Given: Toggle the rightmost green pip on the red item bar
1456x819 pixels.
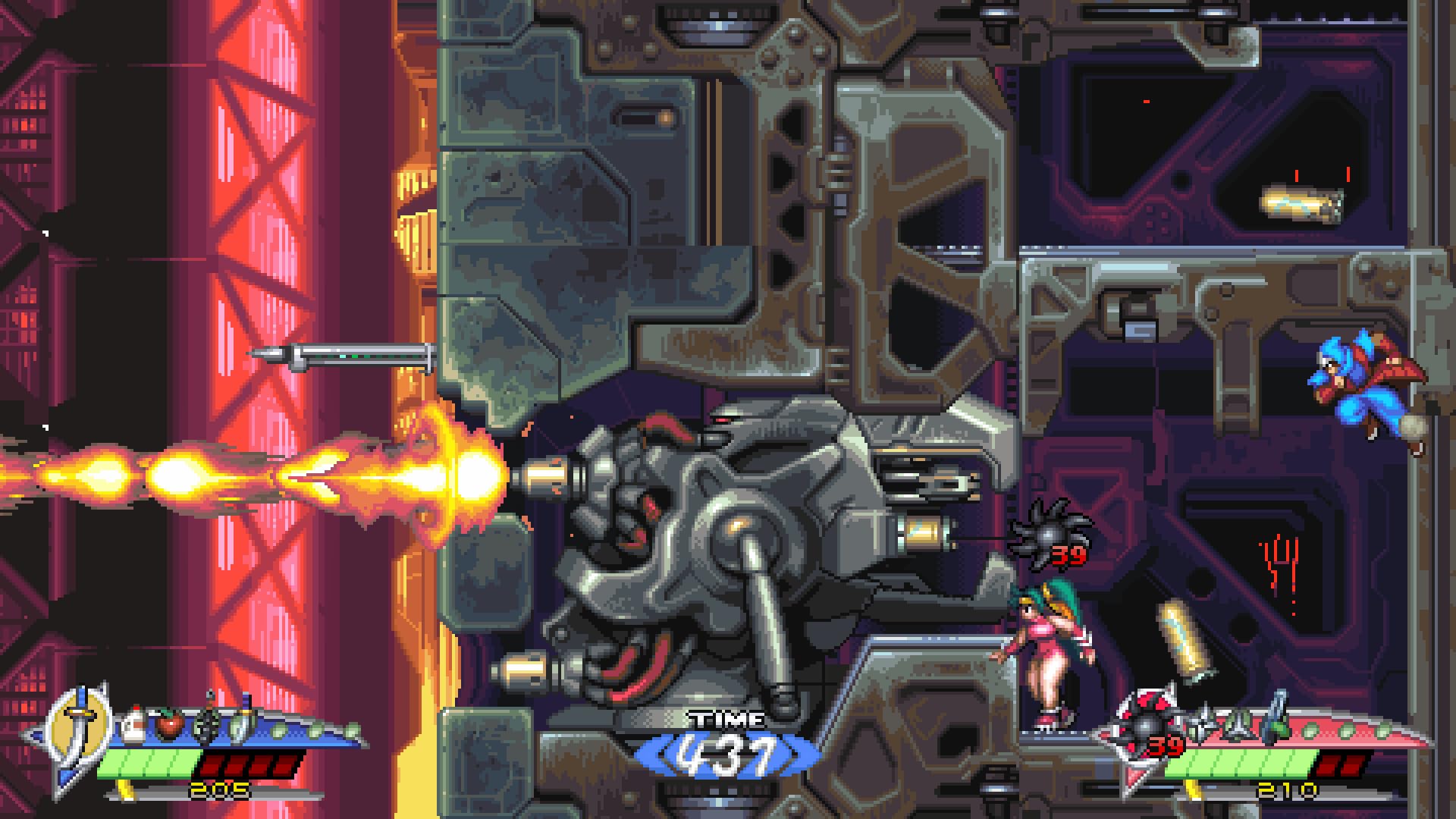Looking at the screenshot, I should click(1382, 730).
